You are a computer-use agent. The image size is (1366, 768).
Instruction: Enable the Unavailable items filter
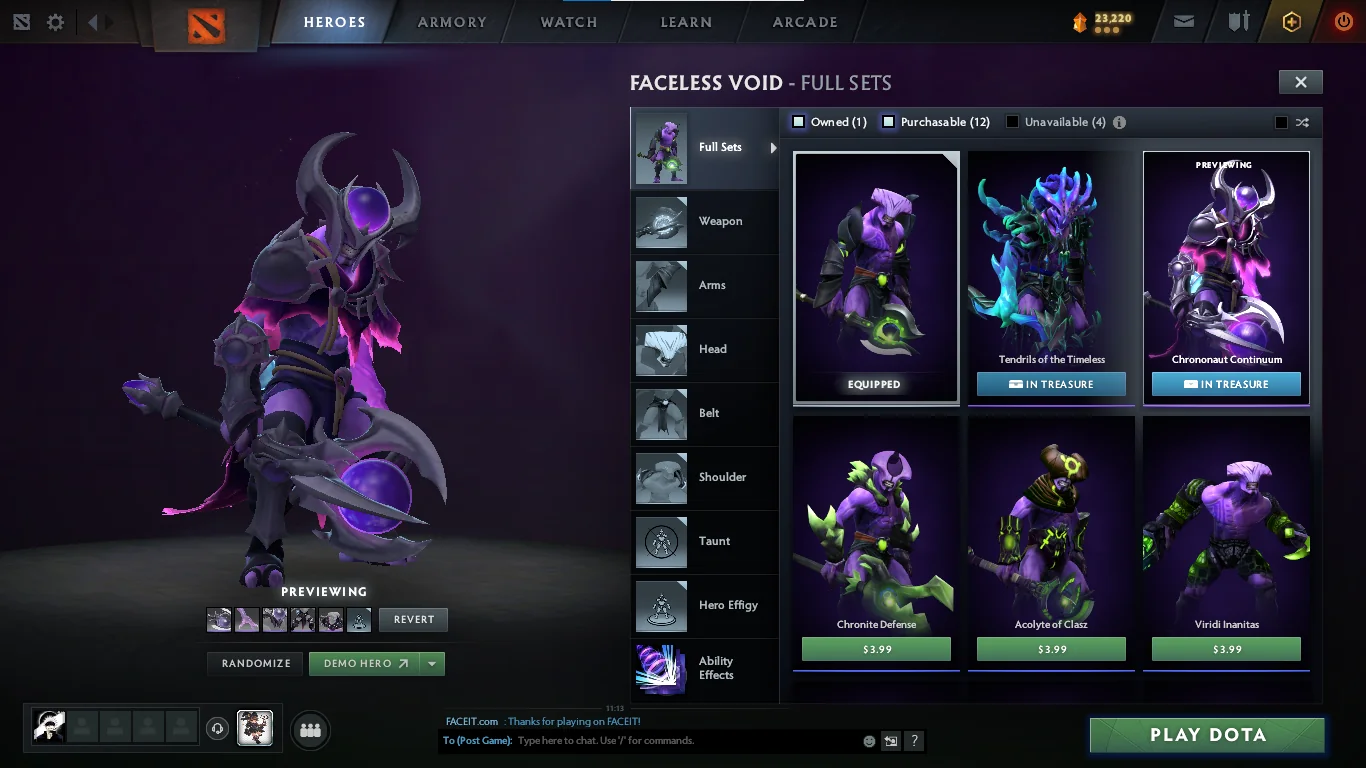coord(1012,122)
